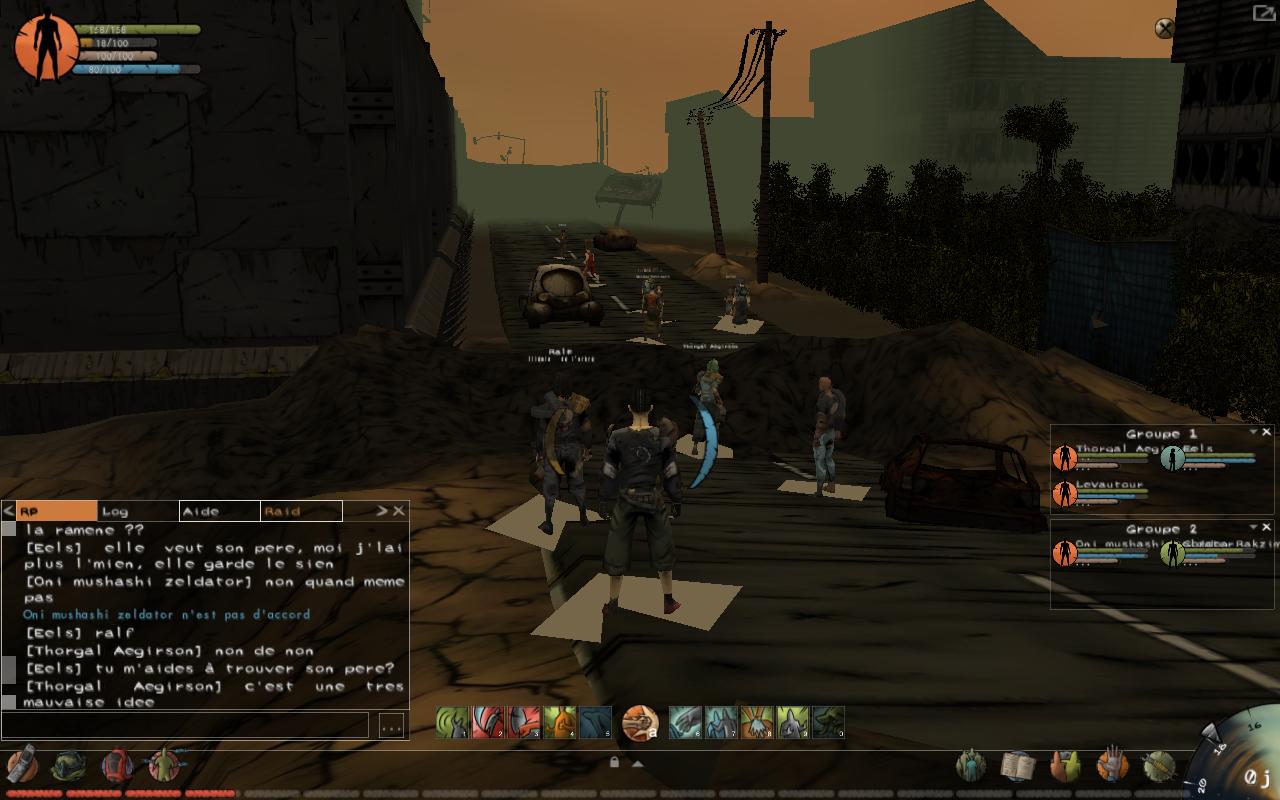
Task: Open the red backpack inventory
Action: click(116, 765)
